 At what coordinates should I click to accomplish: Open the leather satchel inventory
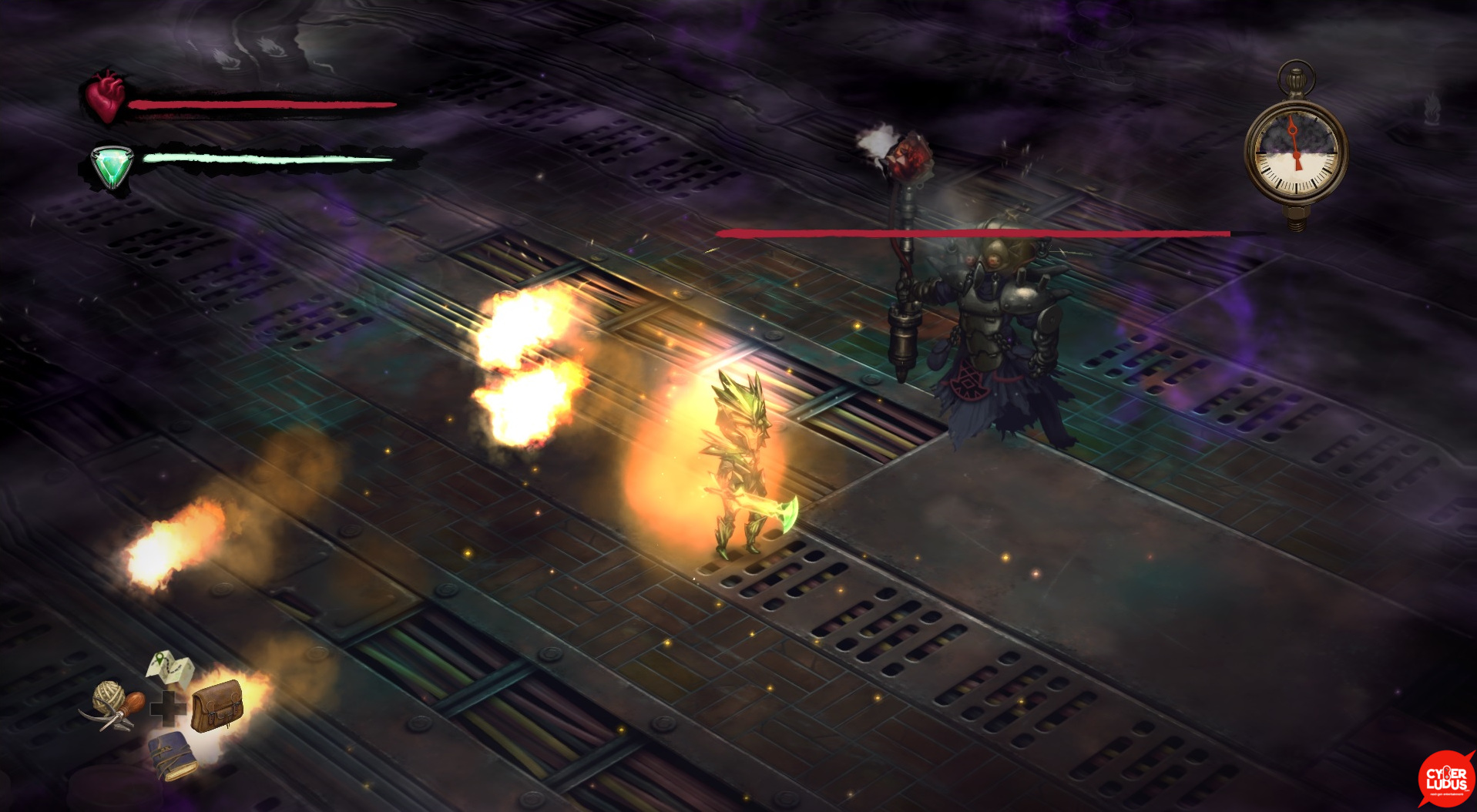pyautogui.click(x=217, y=706)
